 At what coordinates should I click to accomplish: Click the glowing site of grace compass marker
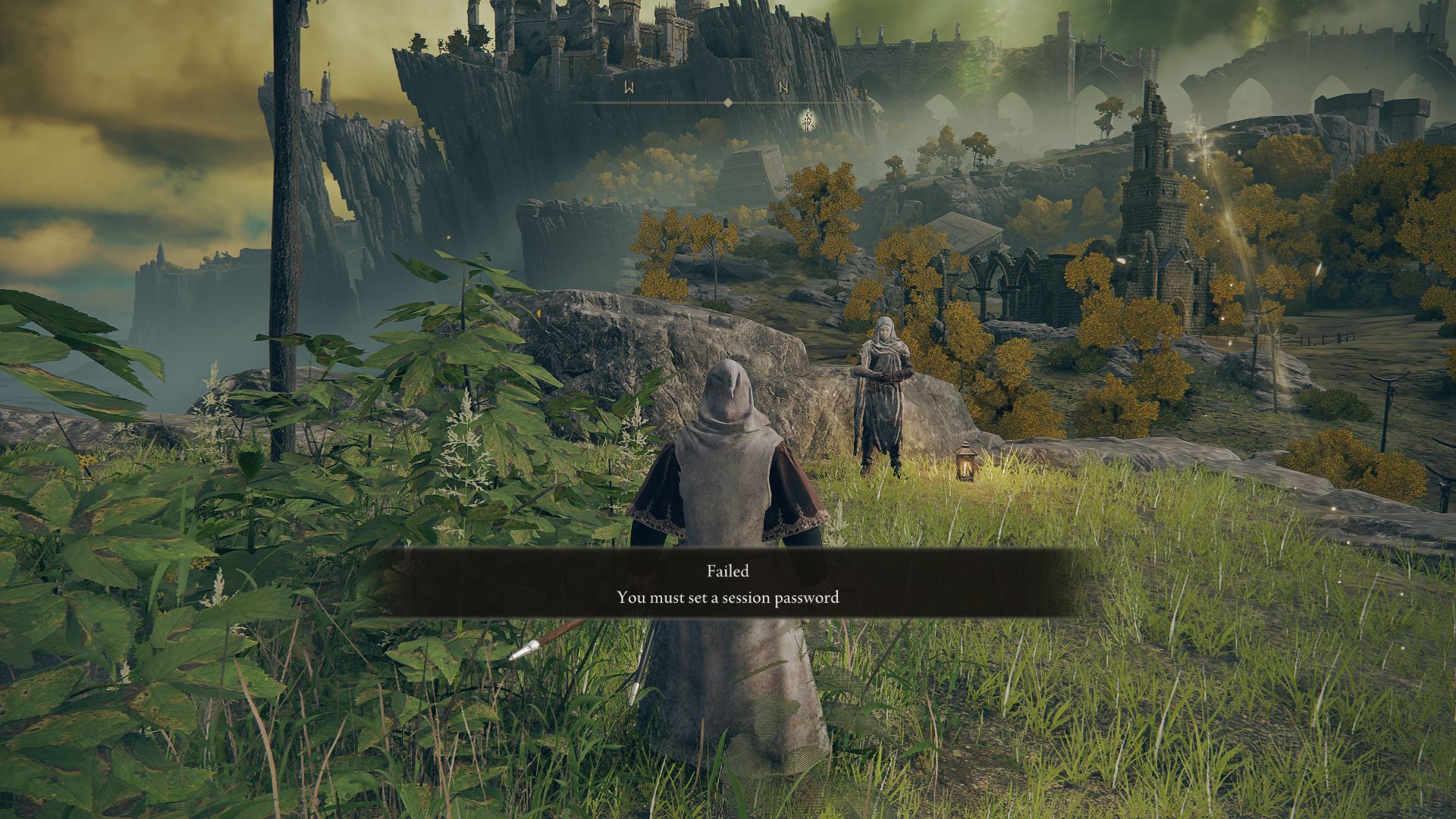click(808, 120)
